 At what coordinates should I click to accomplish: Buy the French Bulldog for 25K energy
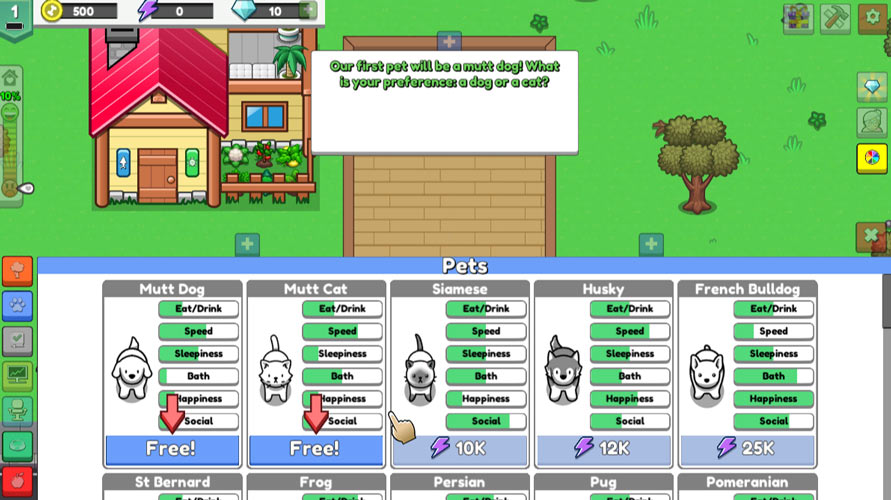747,449
